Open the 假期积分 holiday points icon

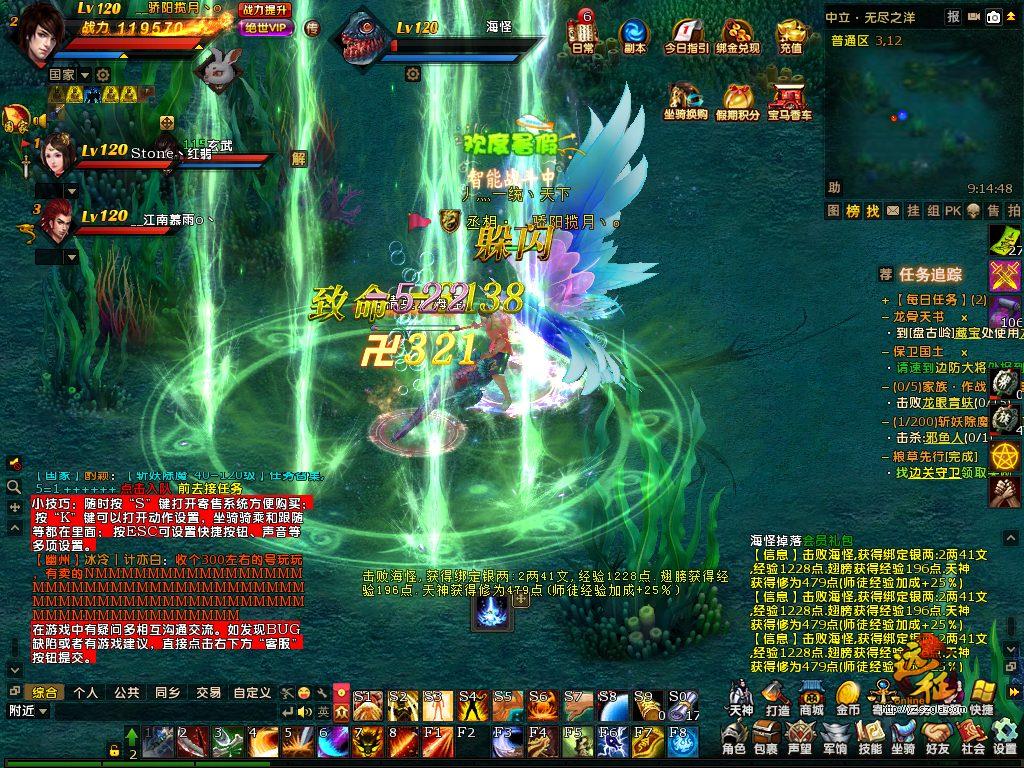(741, 101)
